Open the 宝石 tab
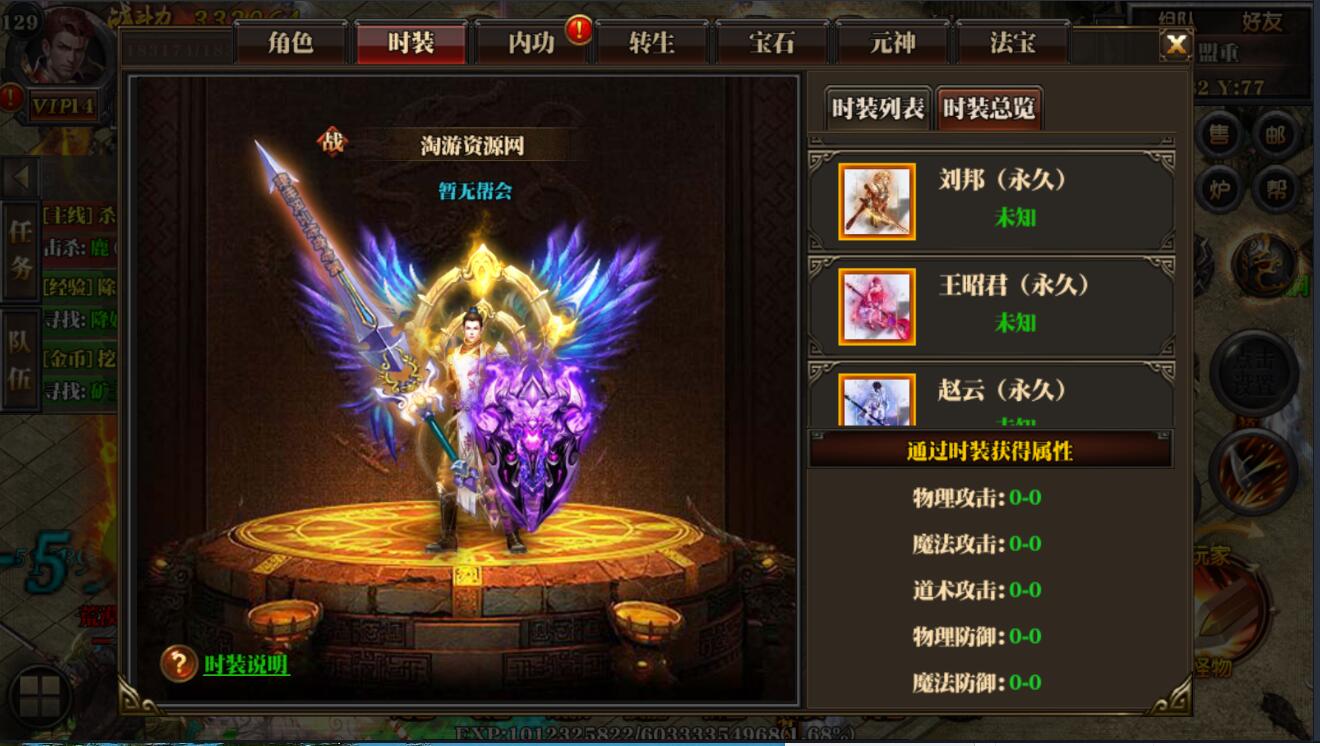The width and height of the screenshot is (1320, 746). tap(772, 43)
